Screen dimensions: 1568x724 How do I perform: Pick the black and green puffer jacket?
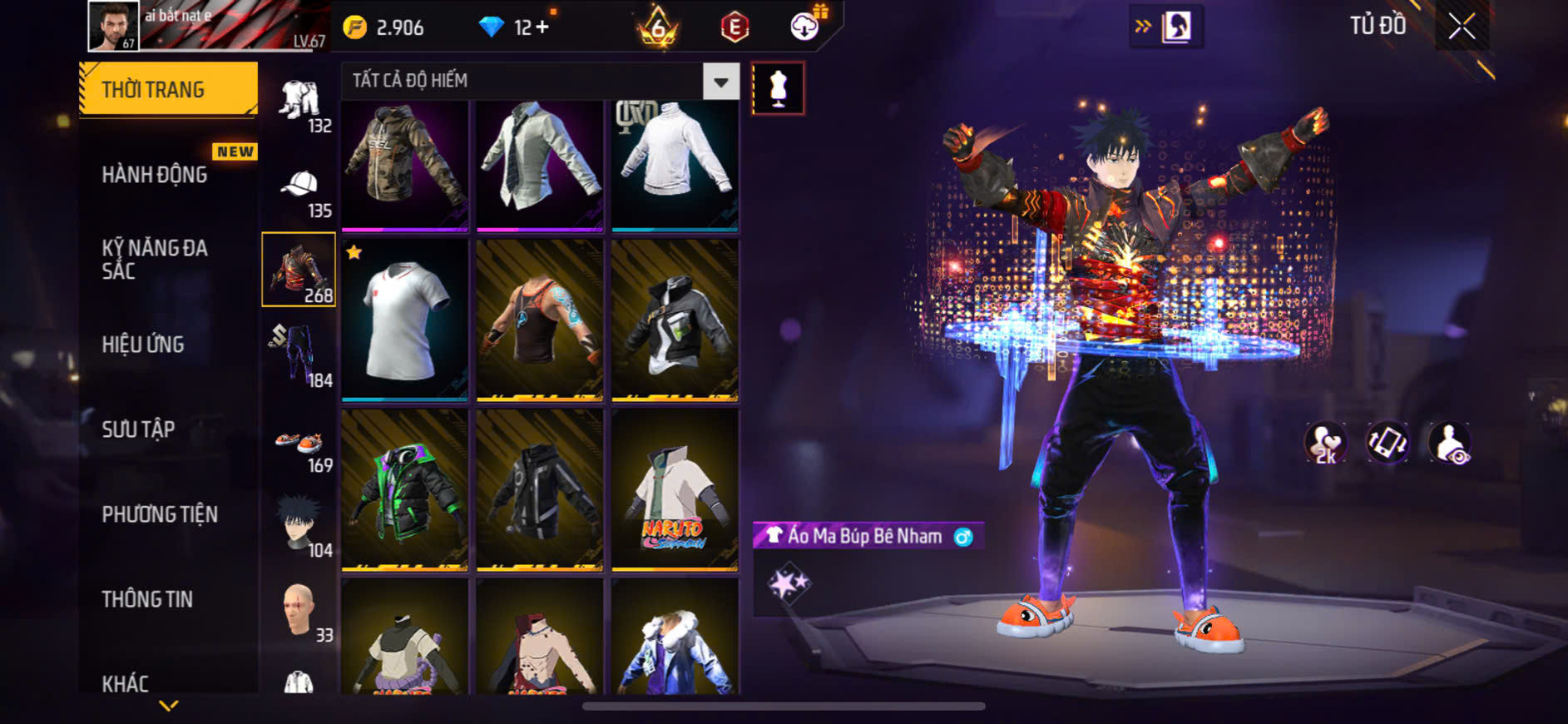pos(405,489)
